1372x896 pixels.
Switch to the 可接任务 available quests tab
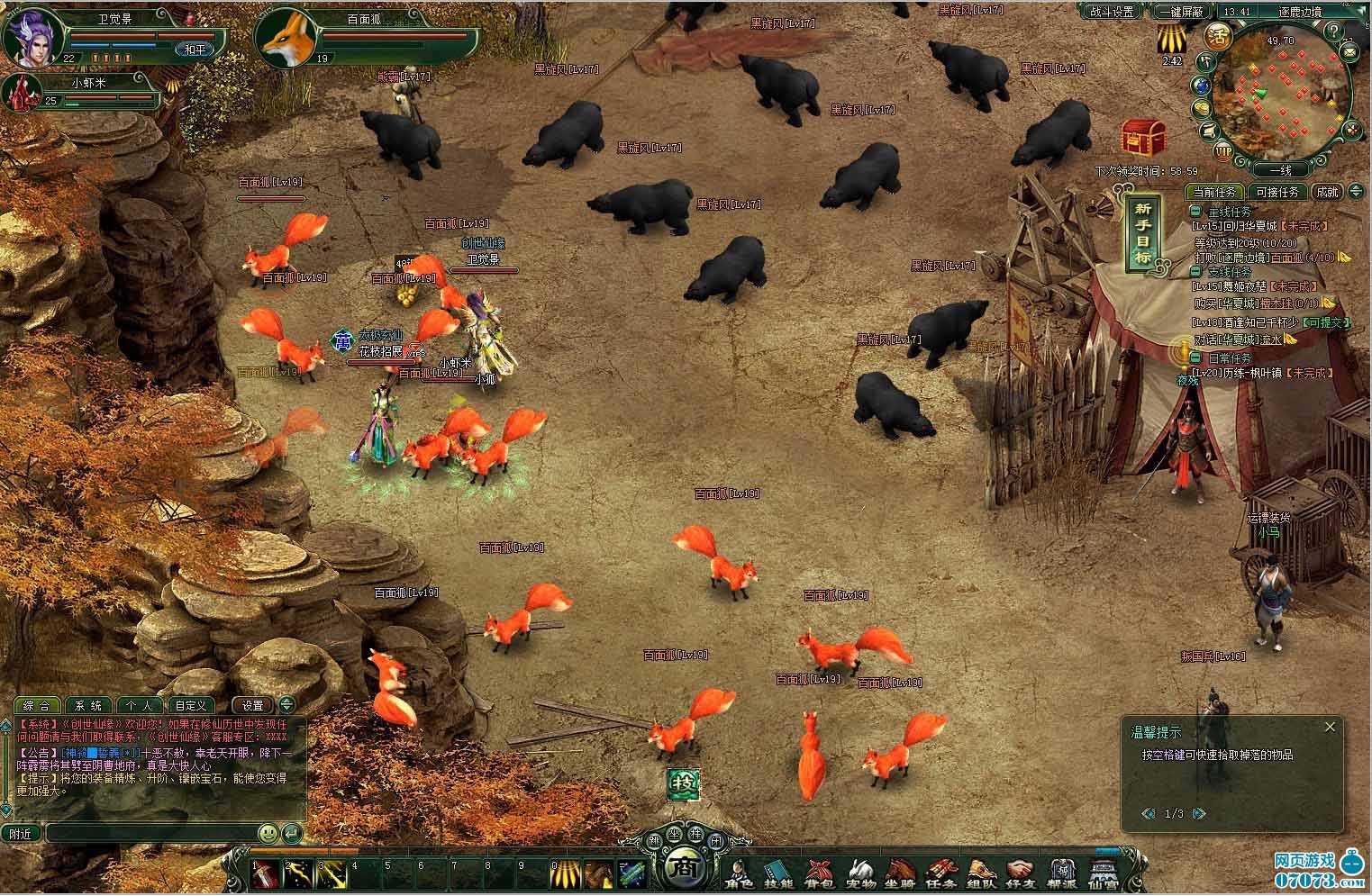tap(1277, 192)
